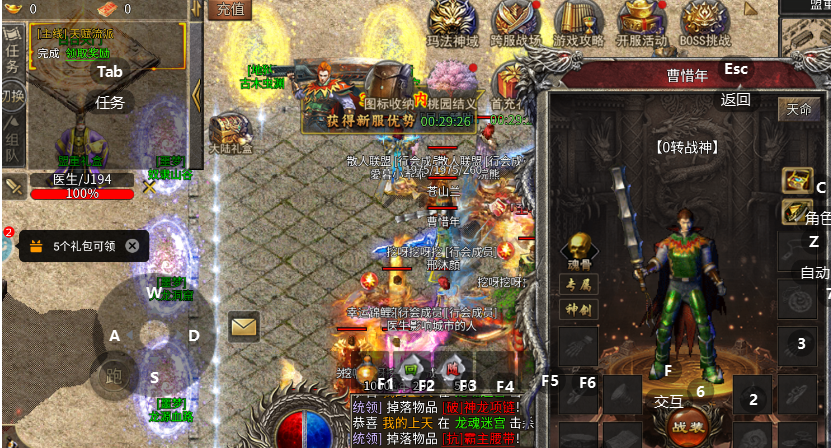831x448 pixels.
Task: Toggle the 跑 run button
Action: [x=113, y=376]
